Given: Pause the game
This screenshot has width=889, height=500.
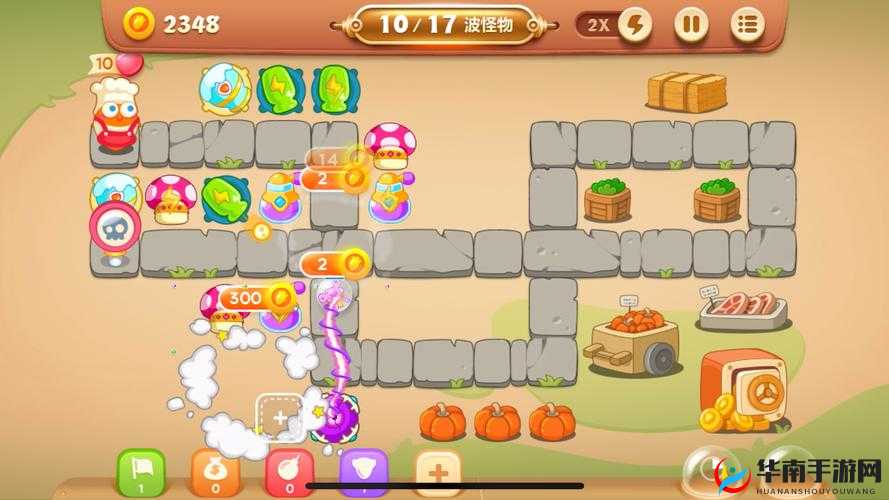Looking at the screenshot, I should [690, 24].
